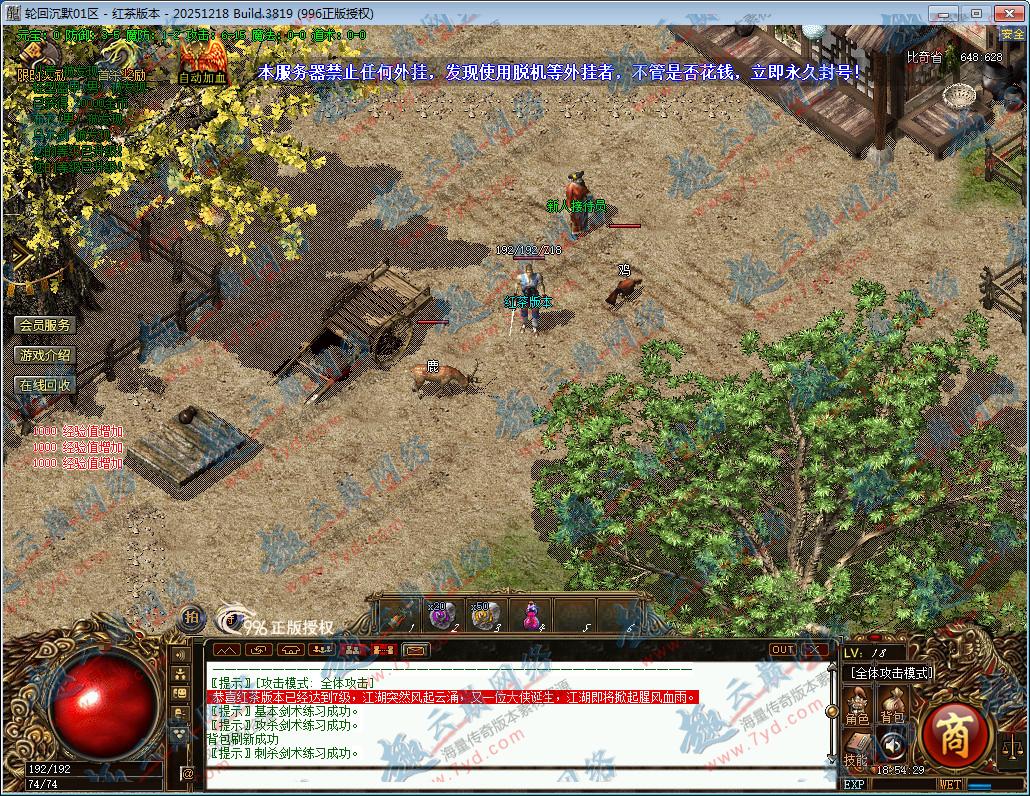Screen dimensions: 1030x796
Task: Open the 在线回收 online recycling button
Action: coord(45,385)
